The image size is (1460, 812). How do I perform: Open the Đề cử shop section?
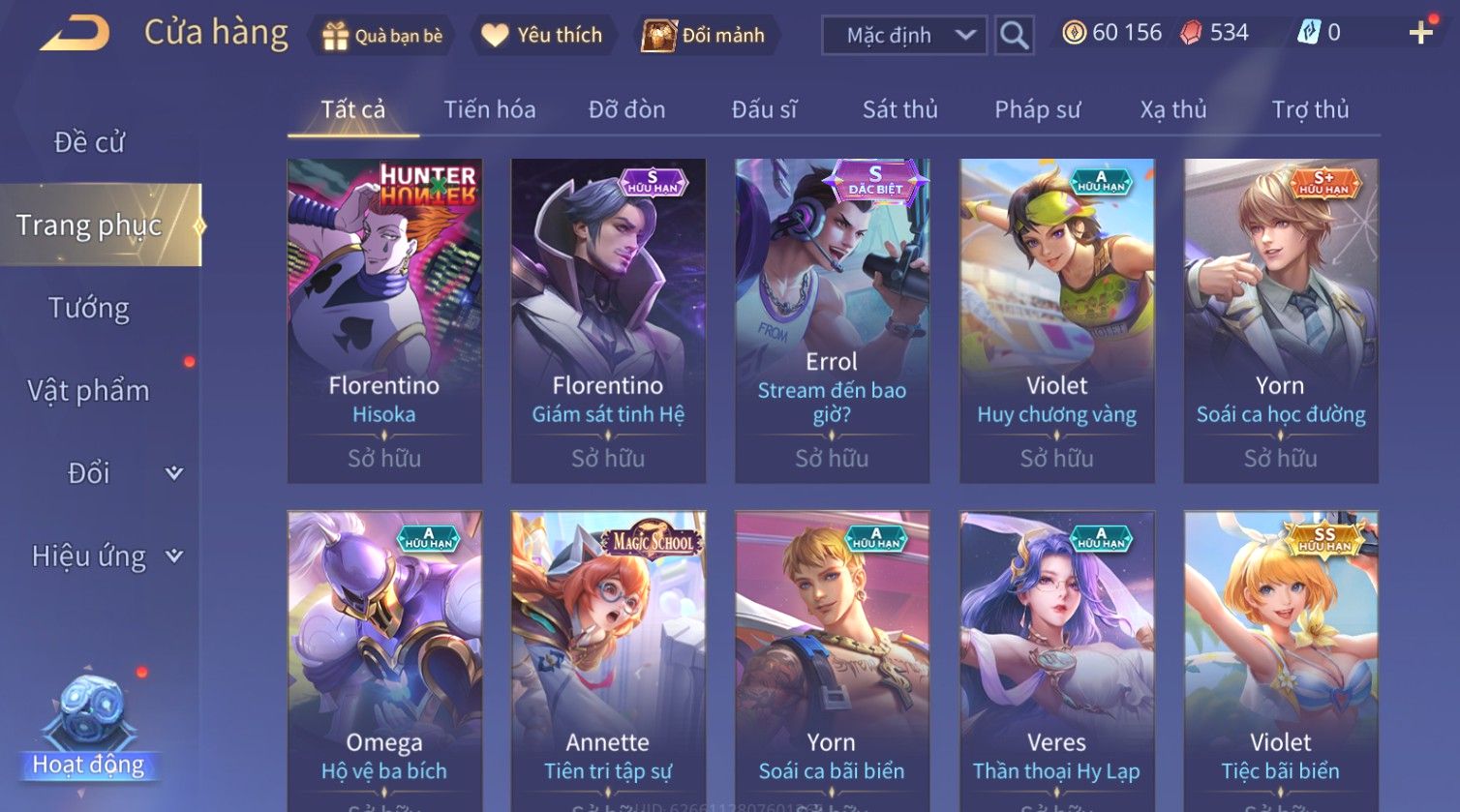pos(89,142)
